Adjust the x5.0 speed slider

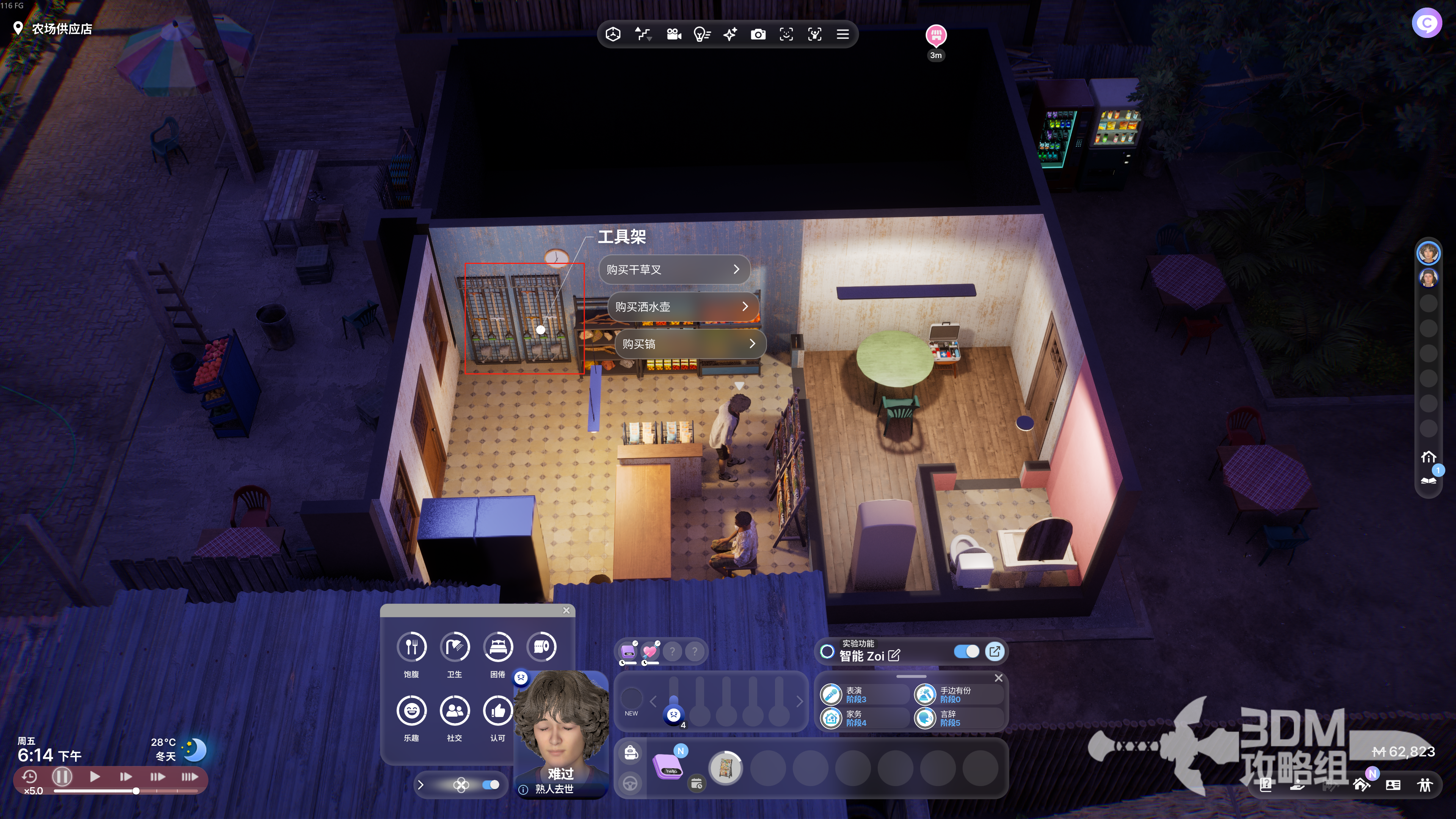pos(136,791)
